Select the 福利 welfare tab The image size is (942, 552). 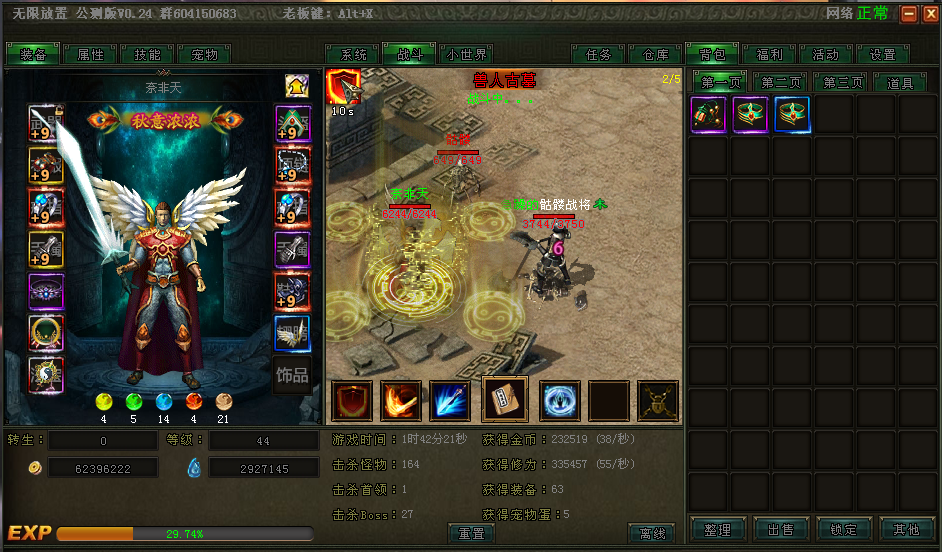coord(769,55)
